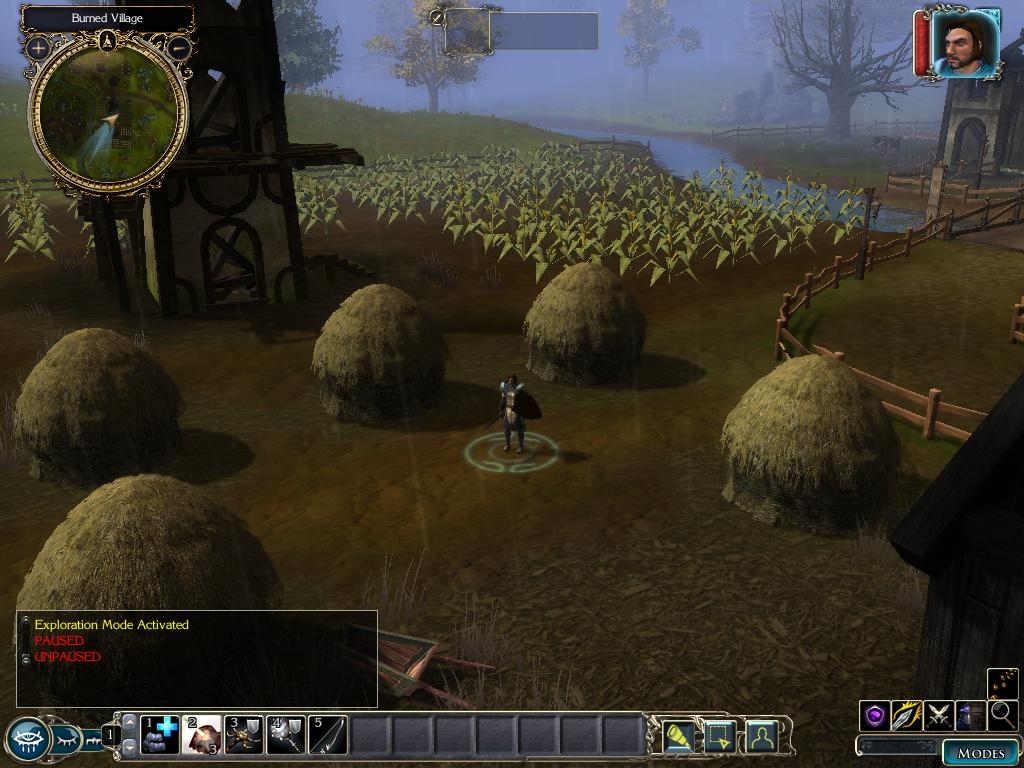Use hotbar slot 3 shield ability
Viewport: 1024px width, 768px height.
tap(244, 735)
